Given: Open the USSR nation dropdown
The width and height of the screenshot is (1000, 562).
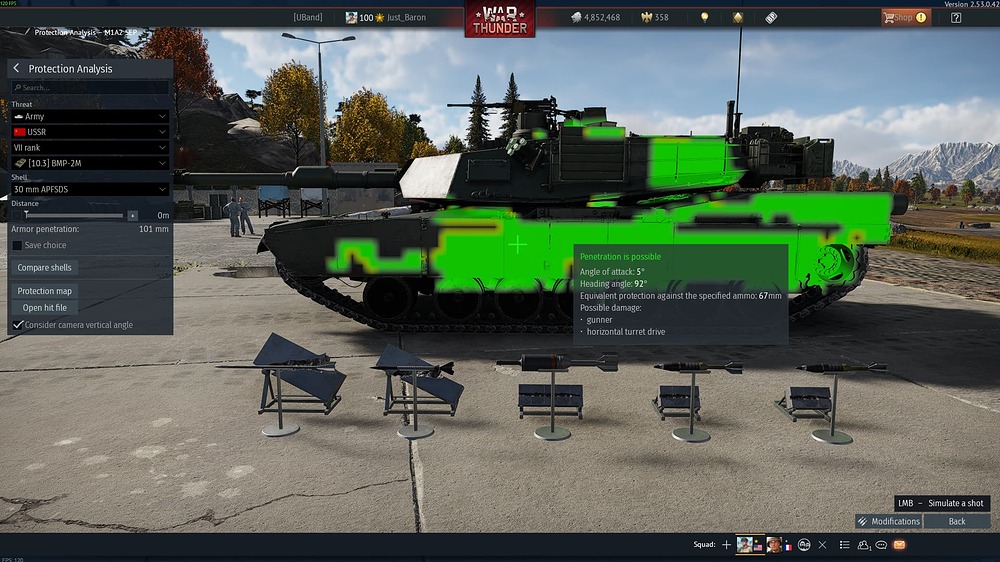Looking at the screenshot, I should coord(90,132).
